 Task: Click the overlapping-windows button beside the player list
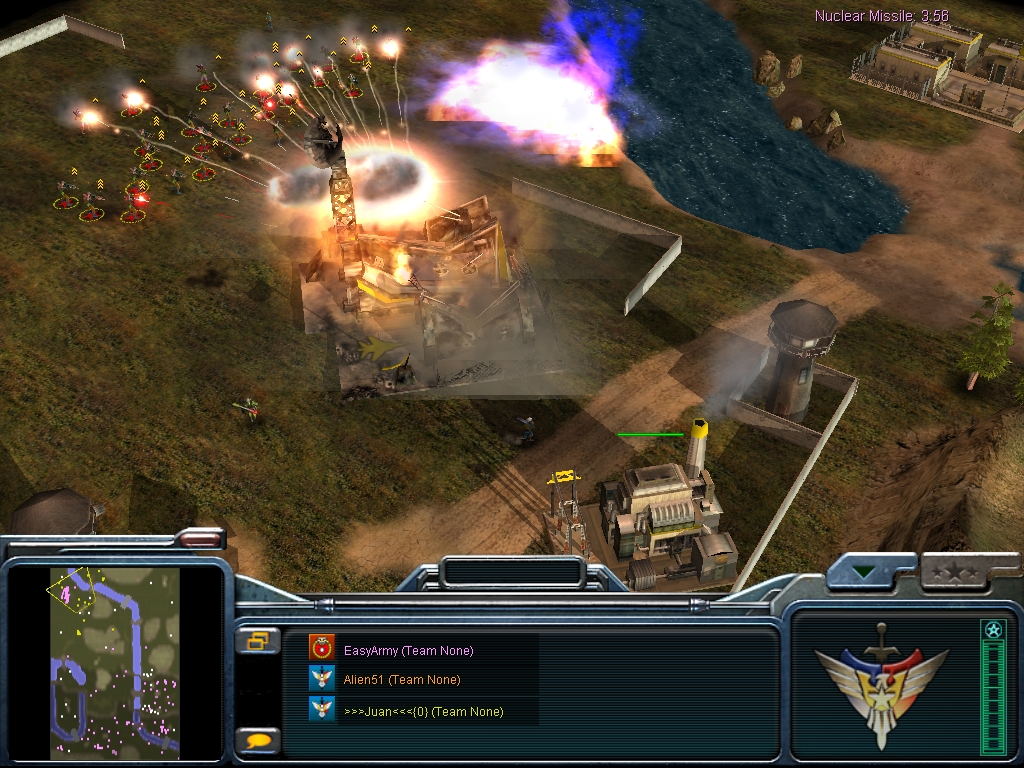pyautogui.click(x=257, y=641)
